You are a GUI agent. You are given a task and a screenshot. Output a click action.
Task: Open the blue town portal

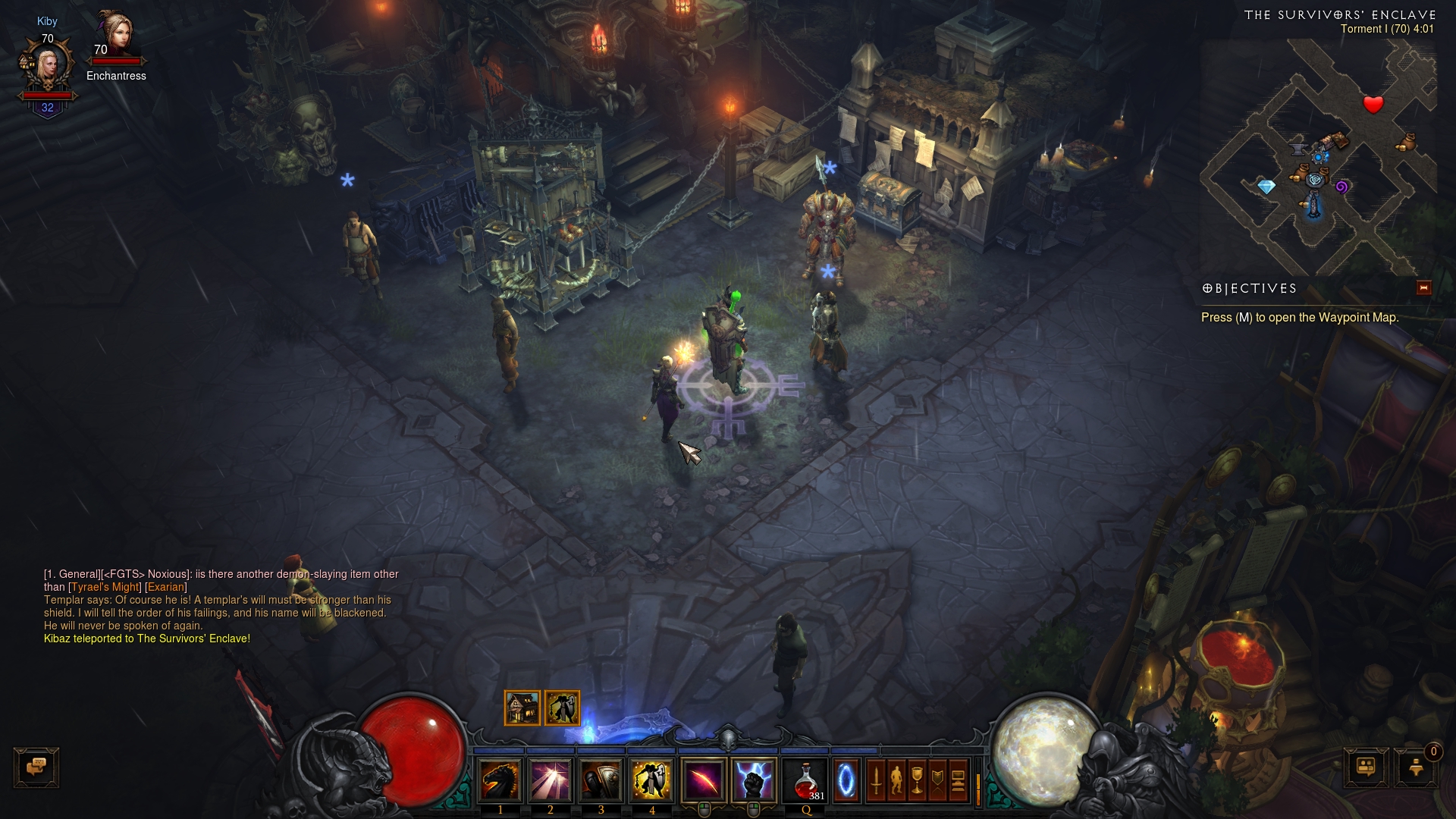tap(846, 780)
